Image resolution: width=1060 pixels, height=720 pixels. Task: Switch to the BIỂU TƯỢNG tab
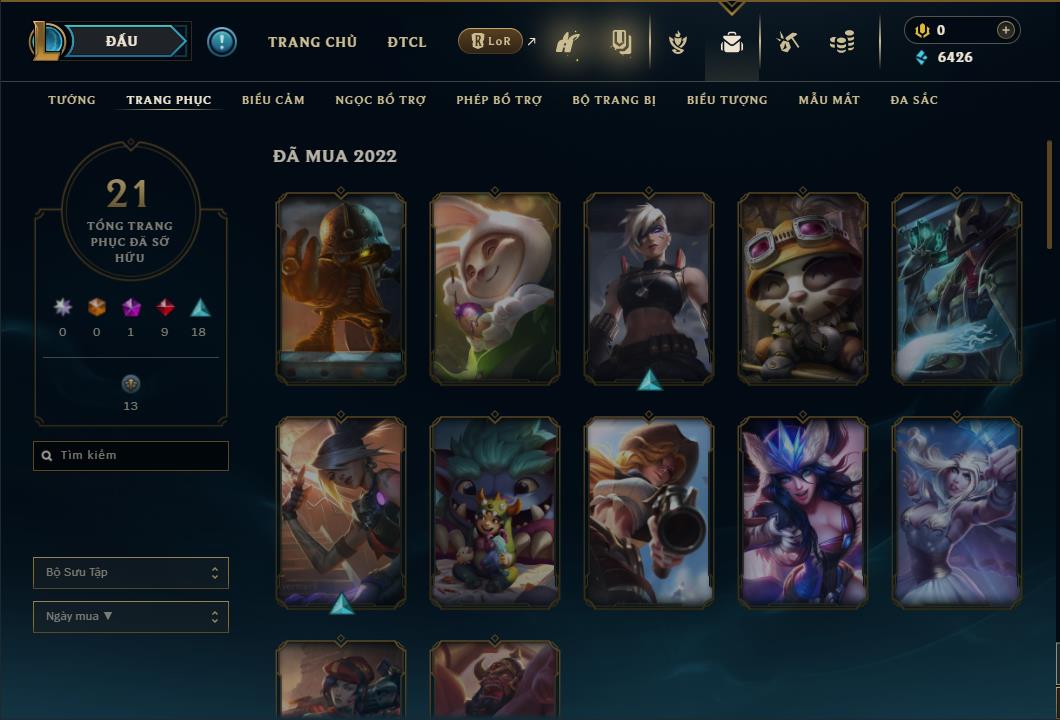tap(727, 100)
